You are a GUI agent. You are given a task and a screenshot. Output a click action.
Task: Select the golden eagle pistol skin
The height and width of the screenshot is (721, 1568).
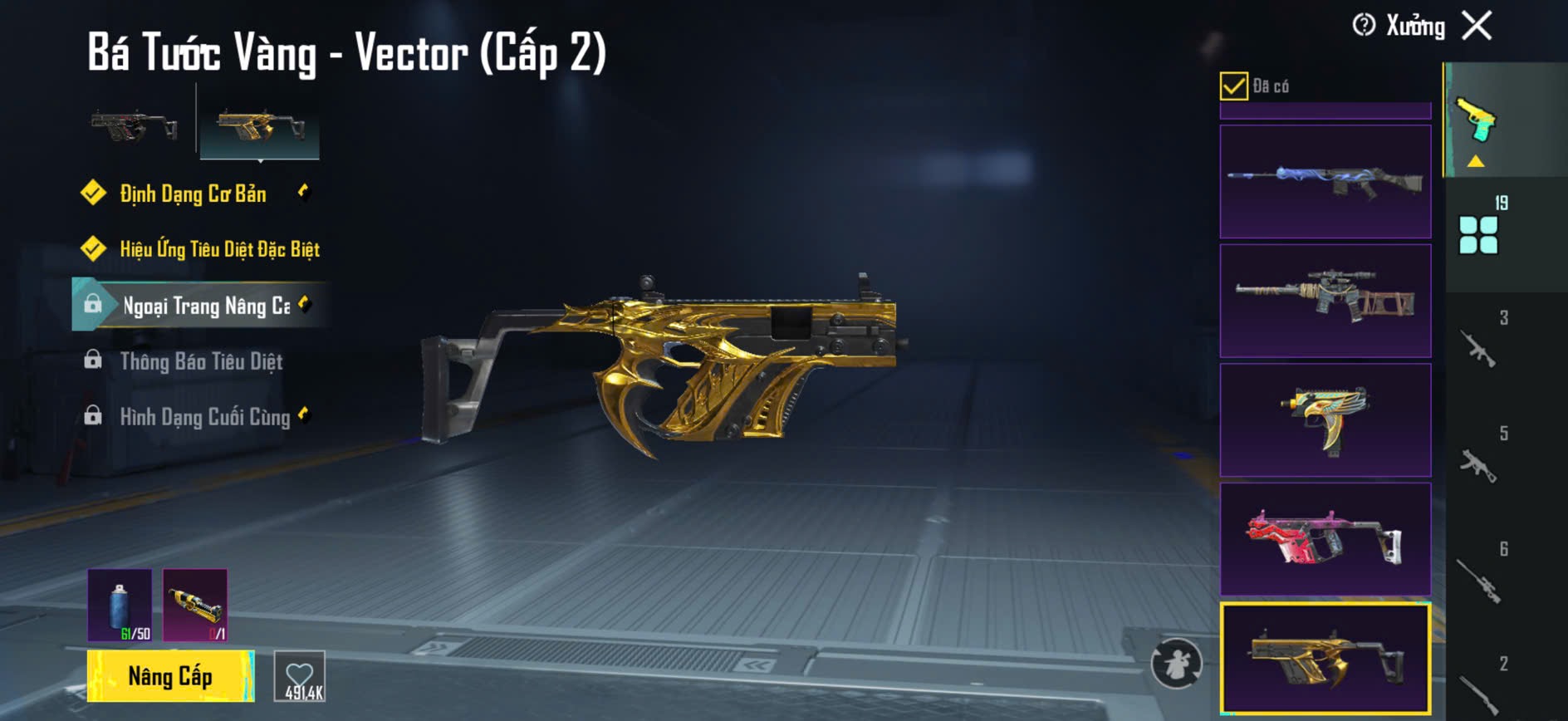tap(1325, 420)
